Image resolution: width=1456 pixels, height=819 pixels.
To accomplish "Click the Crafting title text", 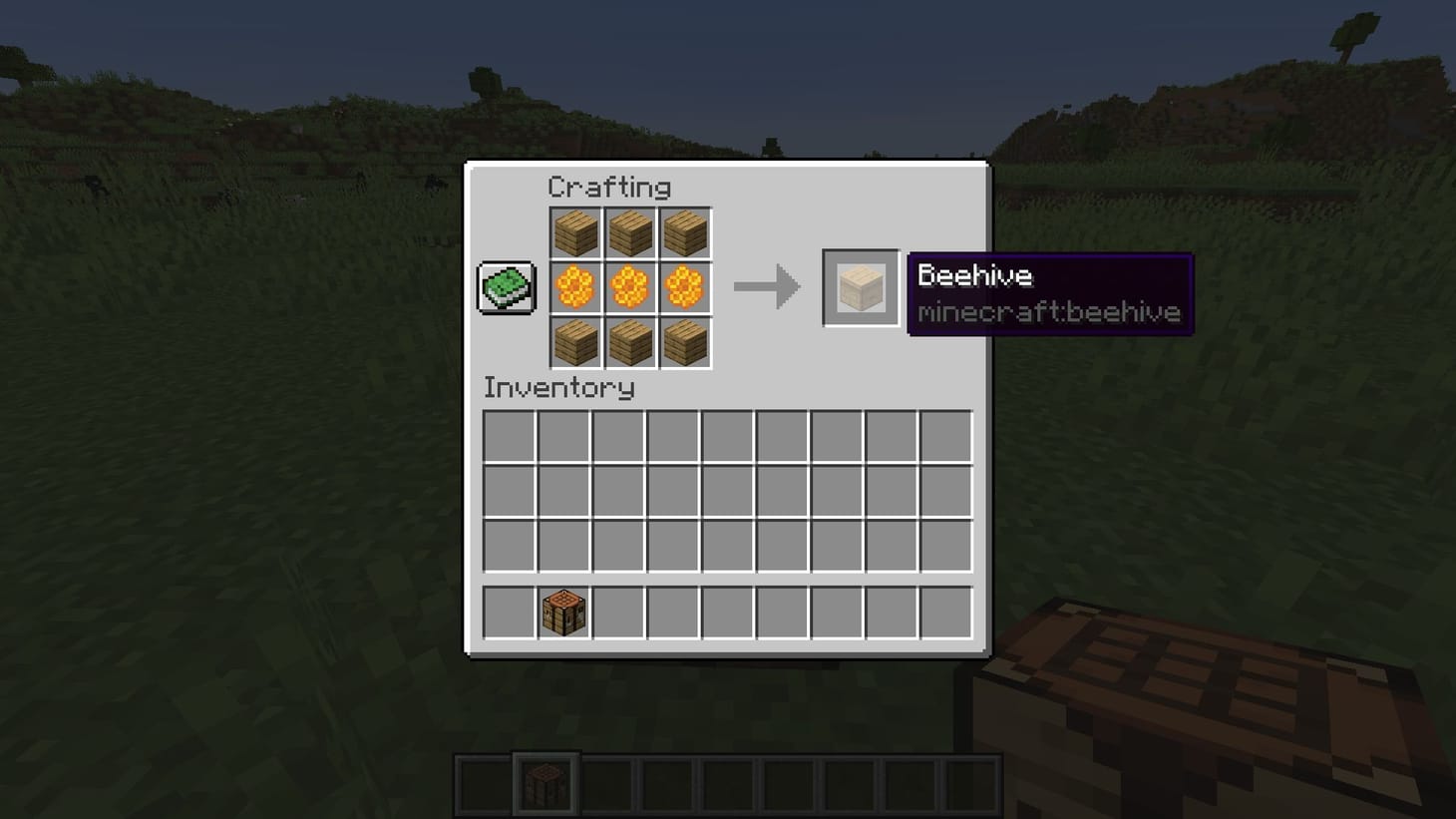I will [x=609, y=188].
